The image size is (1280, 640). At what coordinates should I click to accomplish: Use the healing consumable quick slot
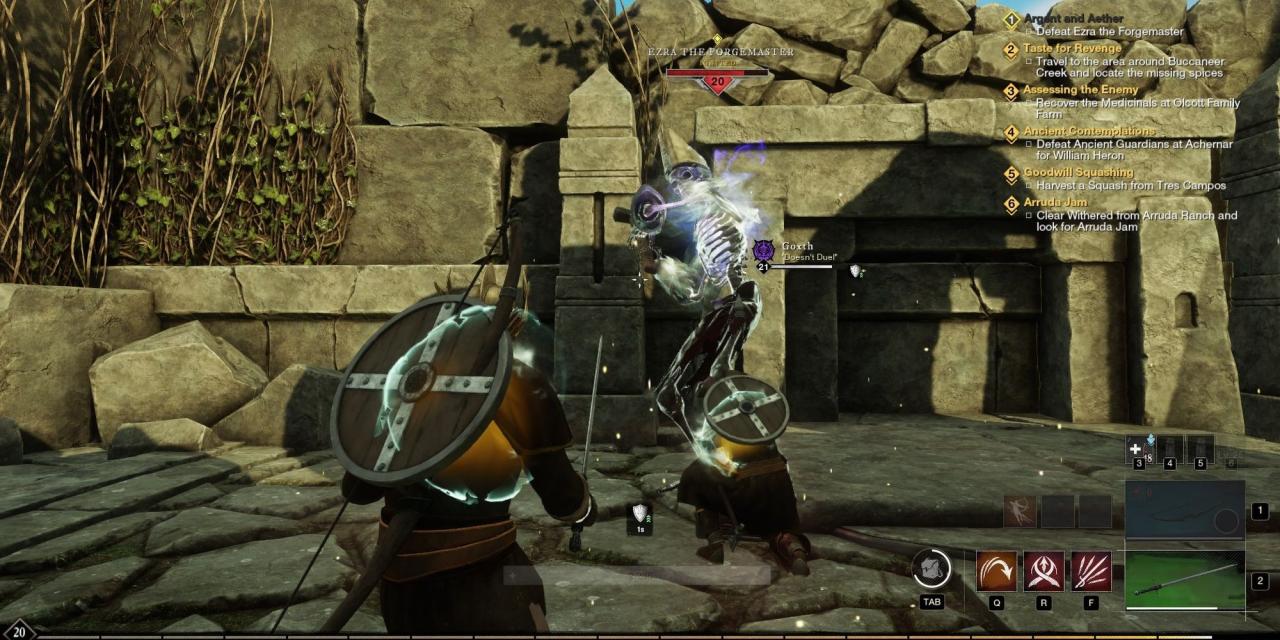tap(1138, 449)
